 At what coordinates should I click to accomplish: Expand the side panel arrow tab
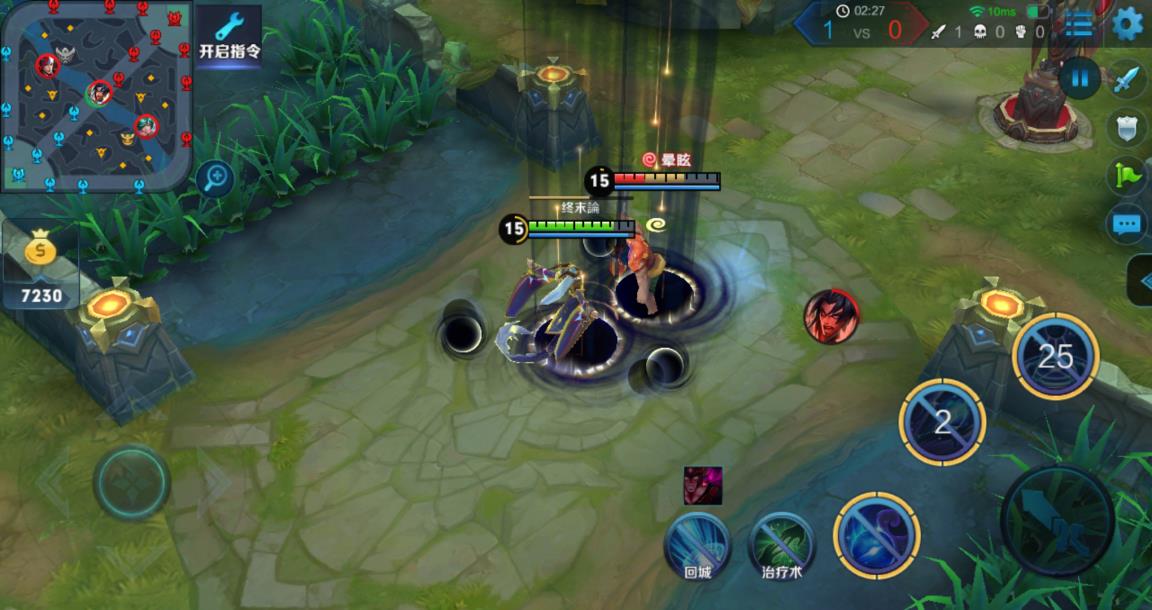(1141, 281)
